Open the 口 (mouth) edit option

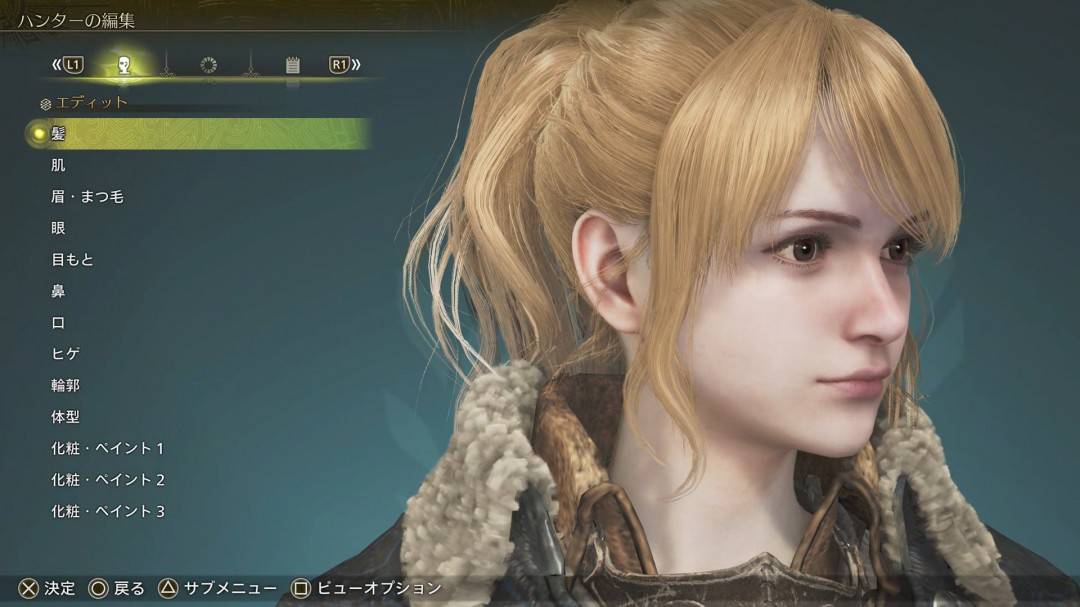pos(58,323)
